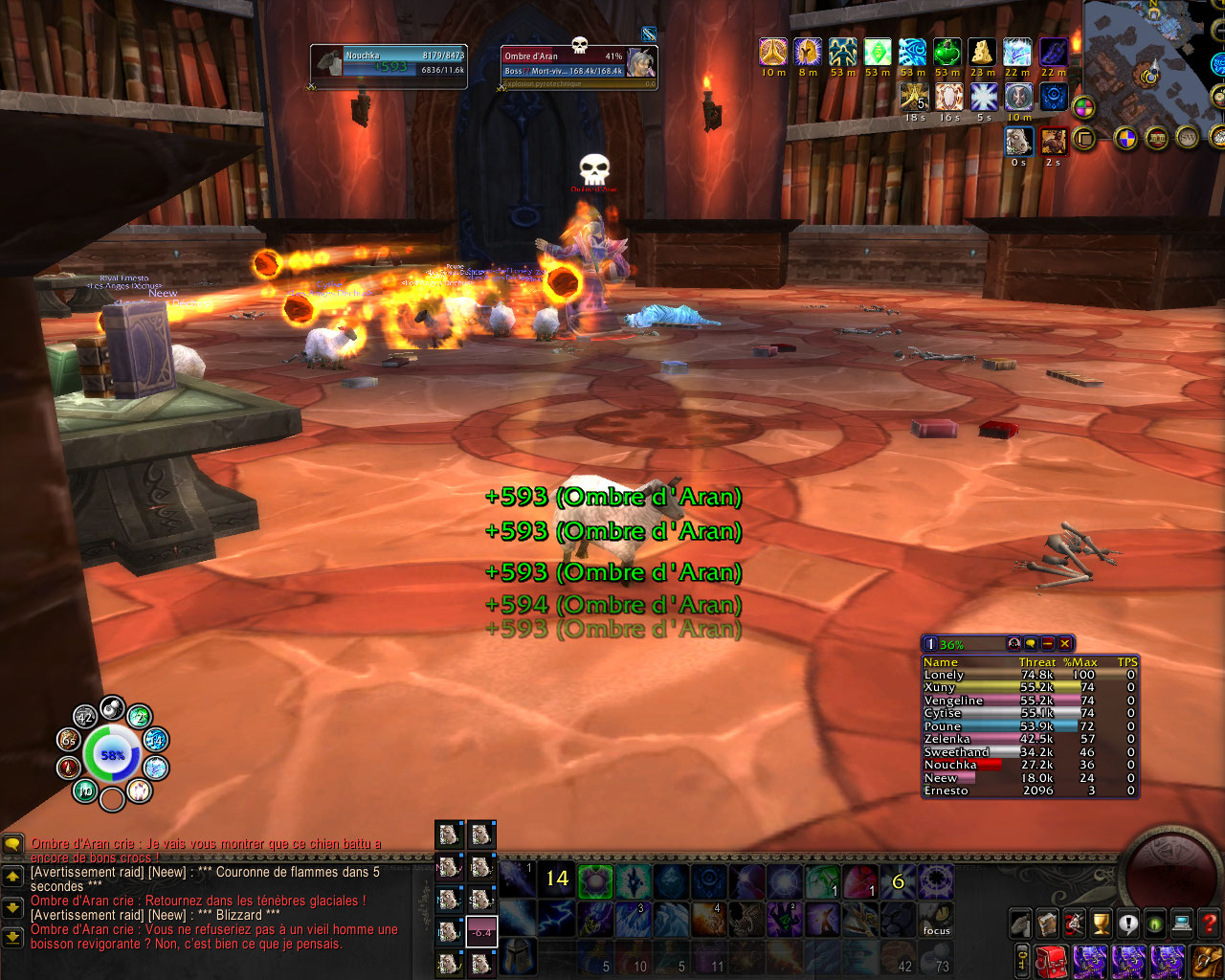Use the action slot labeled focus
The width and height of the screenshot is (1225, 980).
pyautogui.click(x=936, y=920)
